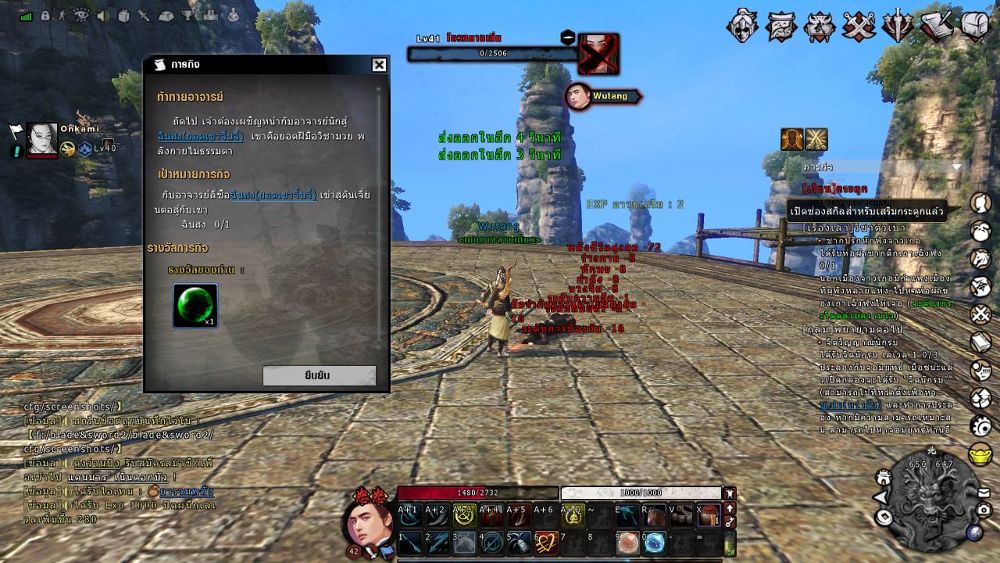Click the player portrait on the hotbar

(x=368, y=522)
